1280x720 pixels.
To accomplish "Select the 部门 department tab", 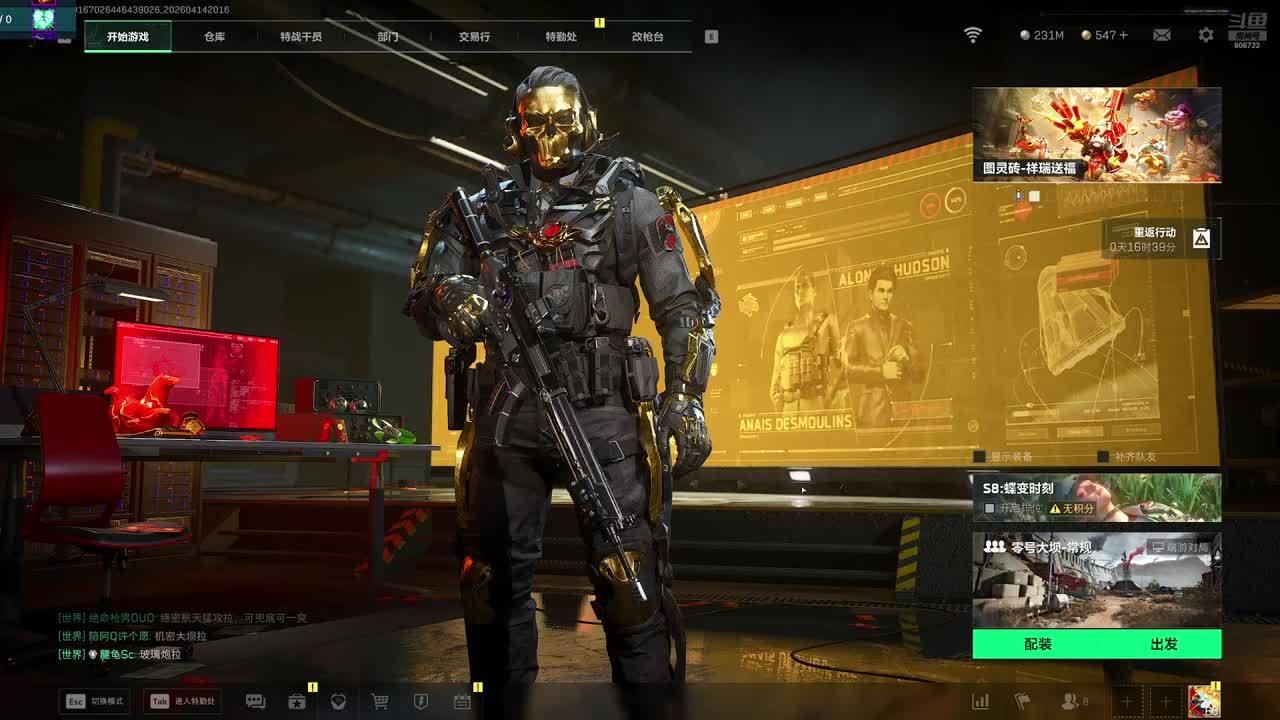I will 387,37.
